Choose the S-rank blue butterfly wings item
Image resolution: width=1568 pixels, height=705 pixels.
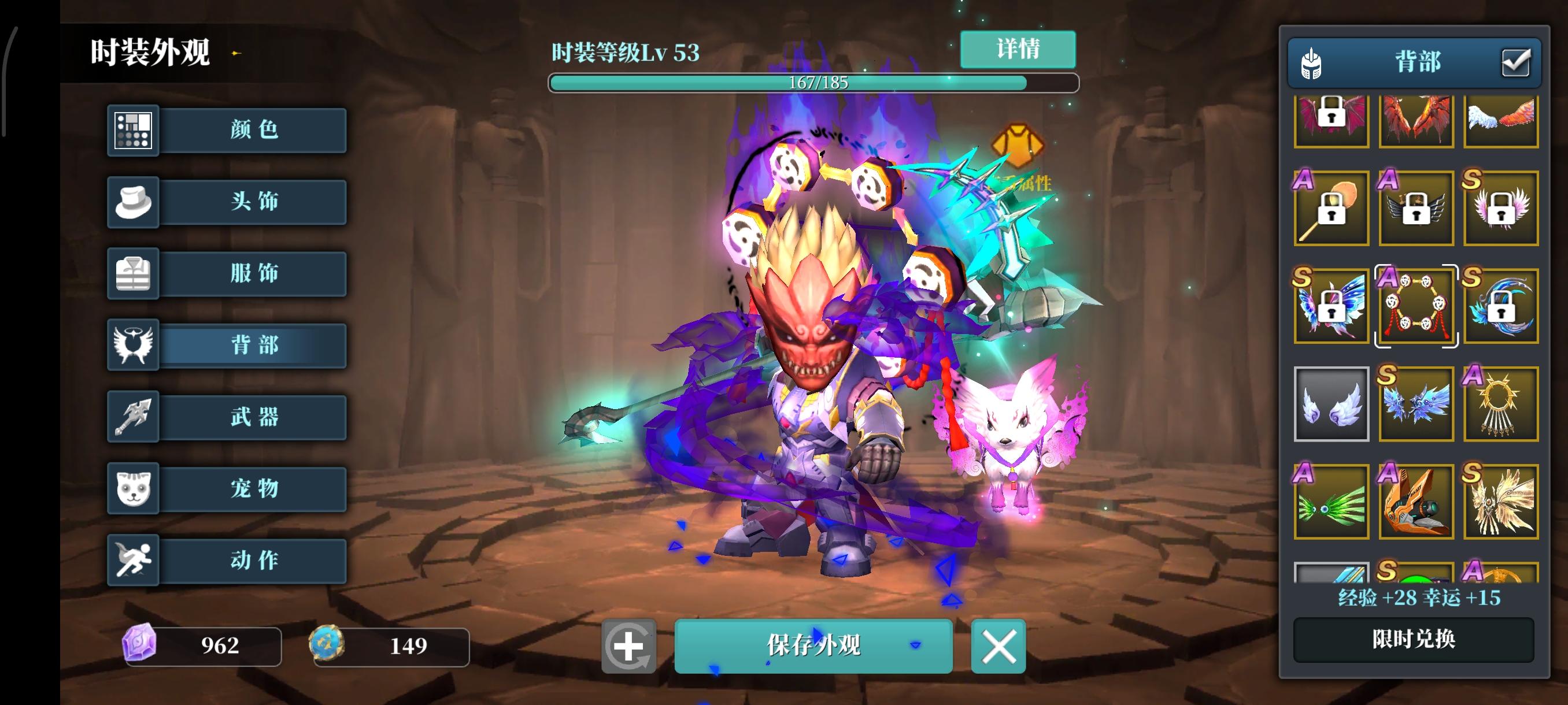tap(1331, 306)
